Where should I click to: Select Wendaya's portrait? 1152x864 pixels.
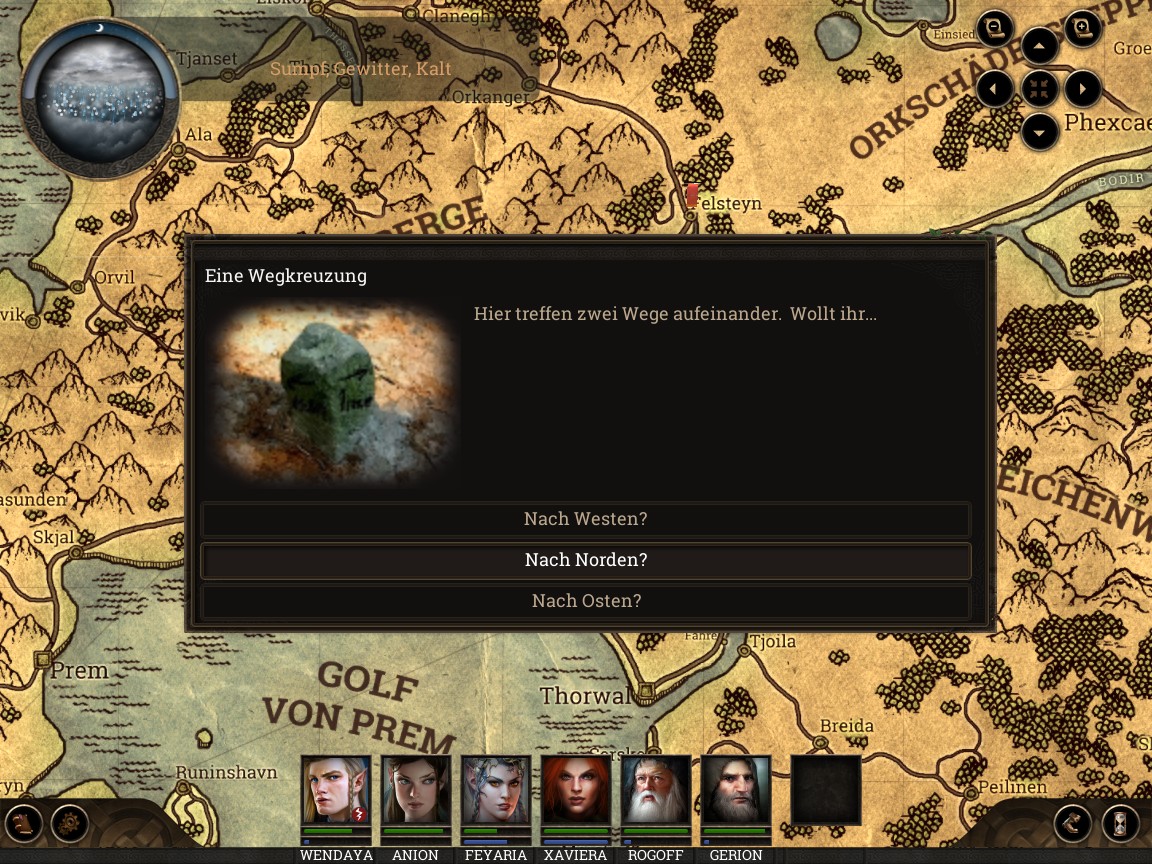click(x=335, y=790)
